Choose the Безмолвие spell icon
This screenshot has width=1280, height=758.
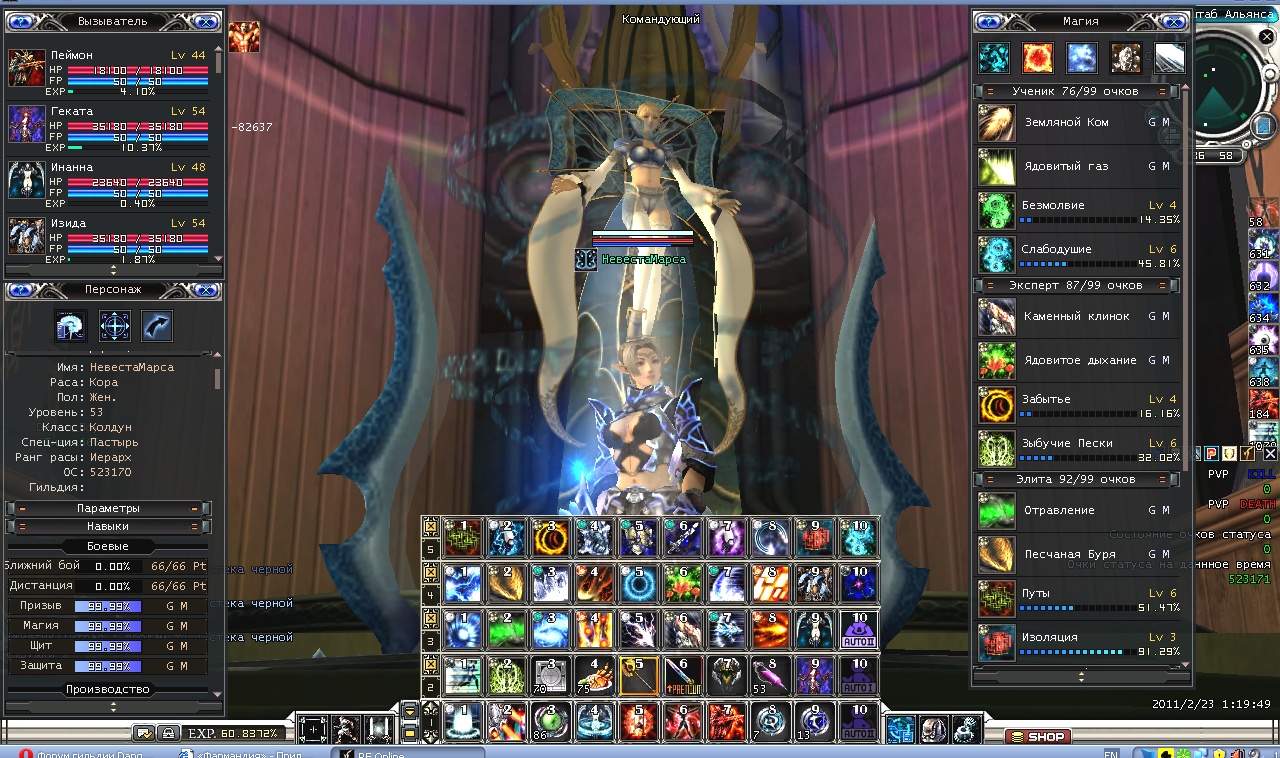(996, 211)
